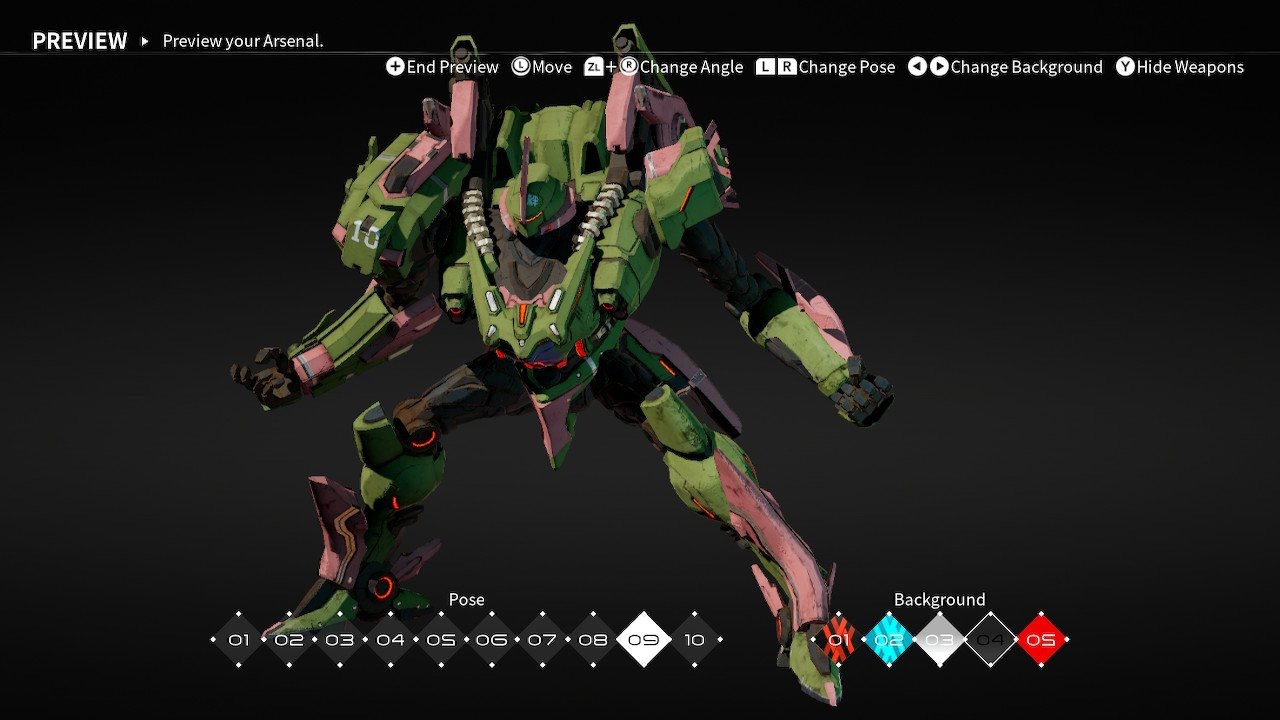
Task: Choose pose 10
Action: coord(695,640)
